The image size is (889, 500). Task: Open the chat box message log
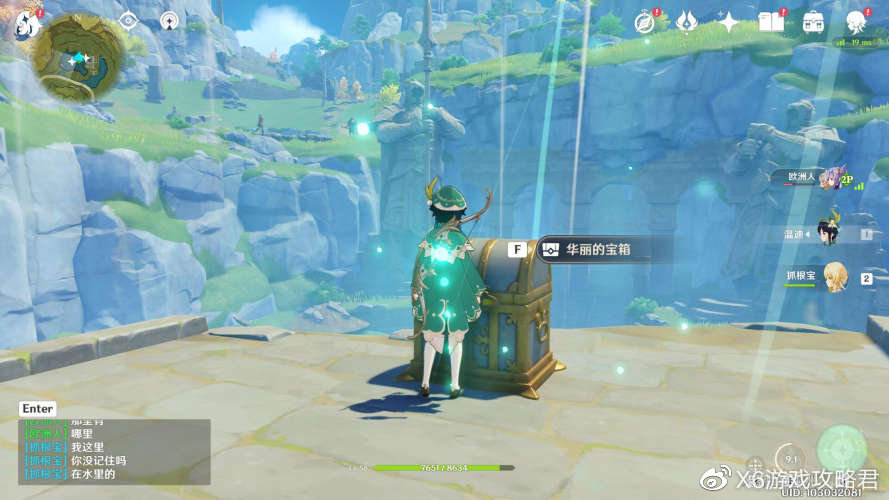[x=115, y=452]
